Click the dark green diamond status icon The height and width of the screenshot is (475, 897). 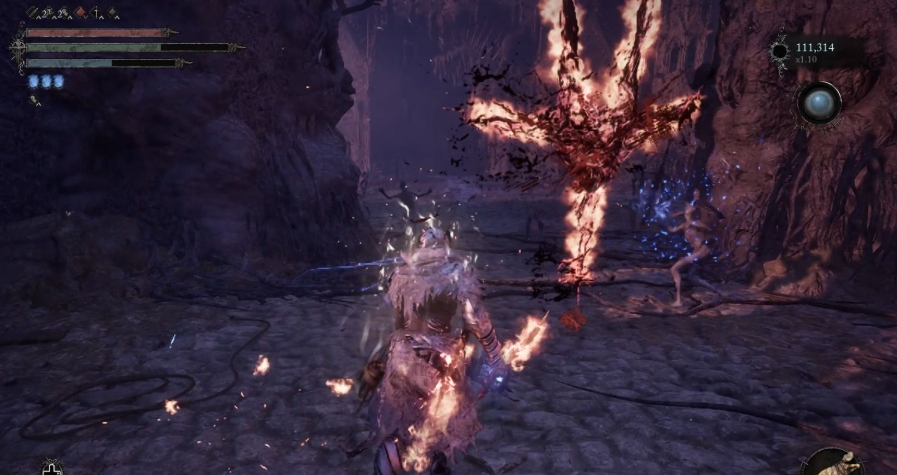[113, 14]
